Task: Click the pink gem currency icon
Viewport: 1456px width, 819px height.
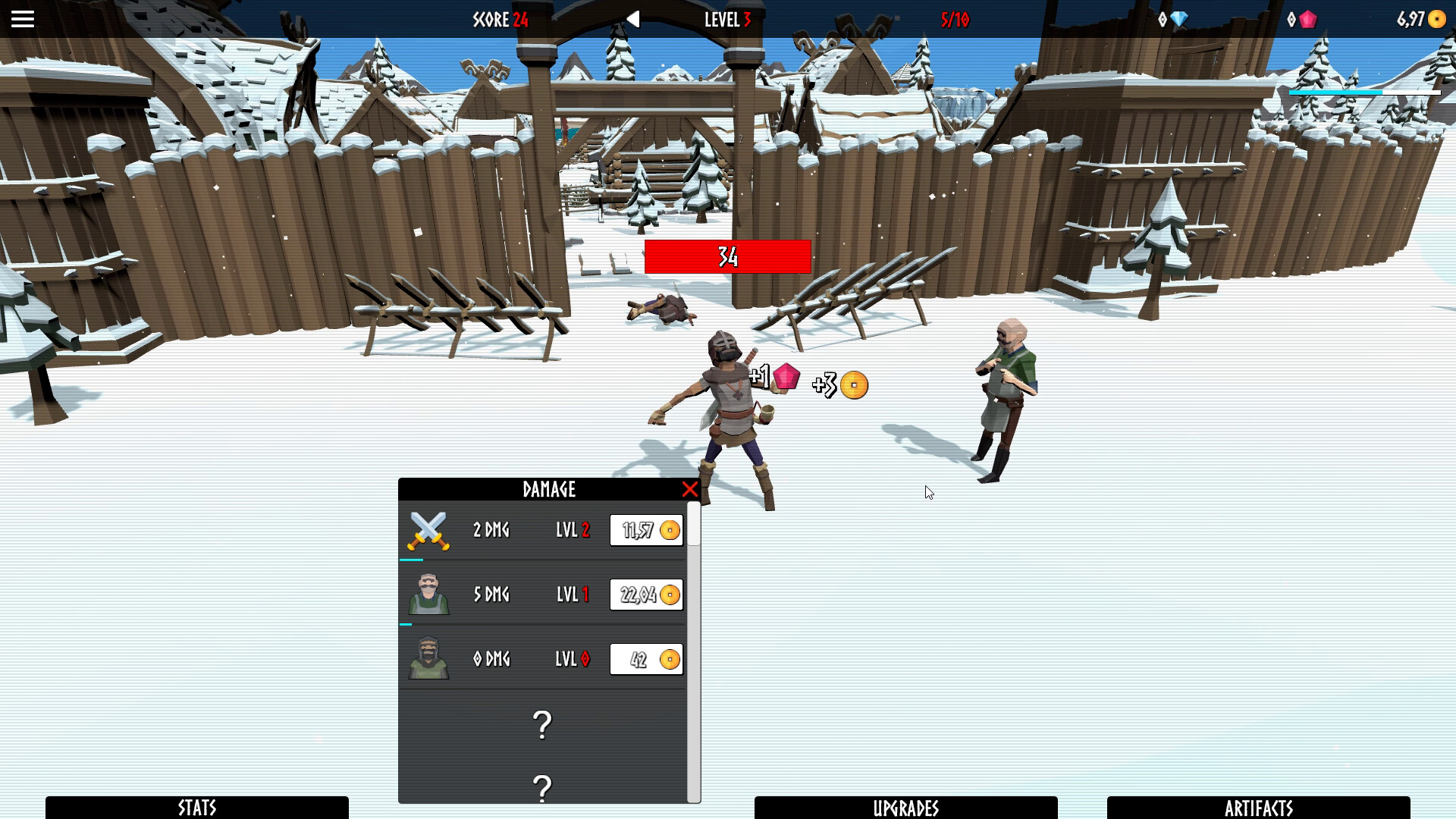Action: (x=1308, y=20)
